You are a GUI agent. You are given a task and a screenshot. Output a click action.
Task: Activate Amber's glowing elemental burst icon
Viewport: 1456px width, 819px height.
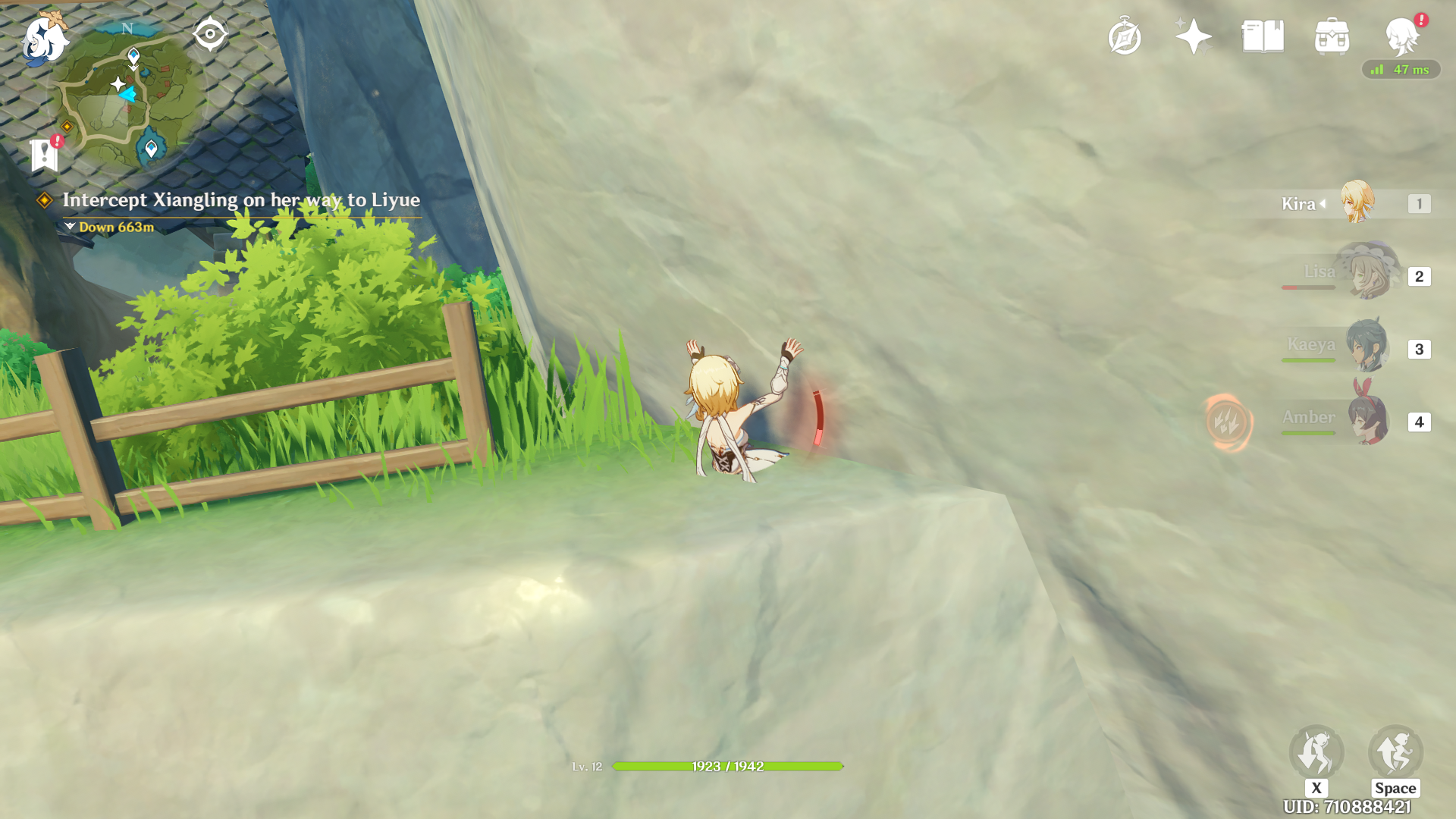[x=1228, y=422]
